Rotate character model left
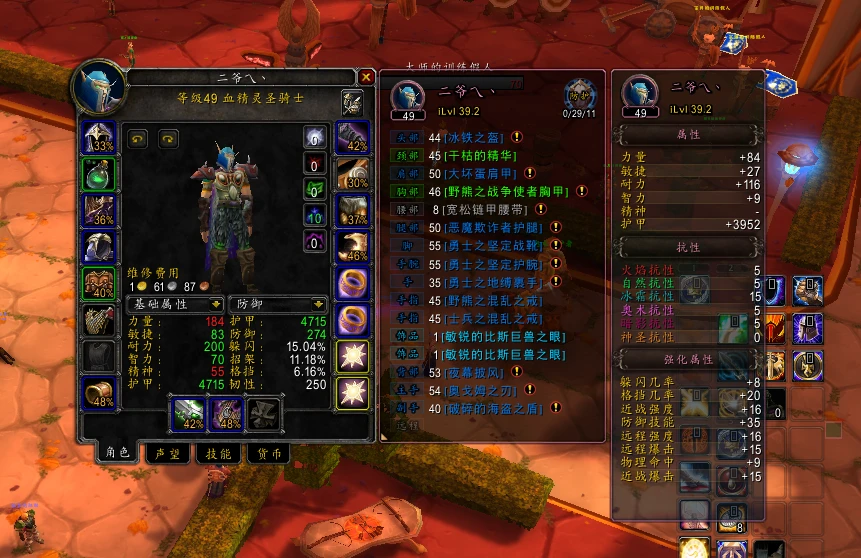The height and width of the screenshot is (558, 861). pos(137,139)
